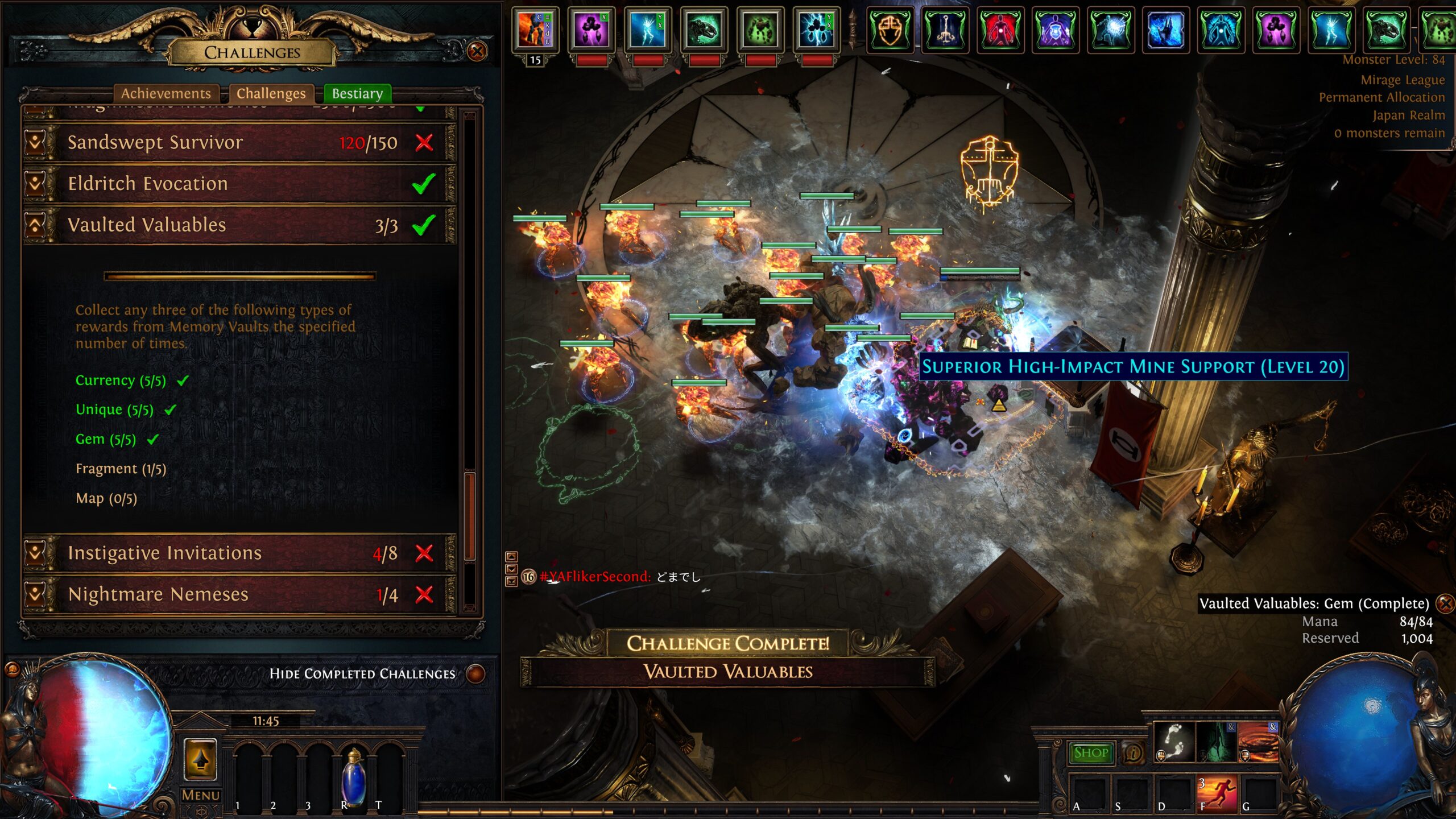Click YAFlikerSecond's name in chat
The width and height of the screenshot is (1456, 819).
pyautogui.click(x=597, y=577)
